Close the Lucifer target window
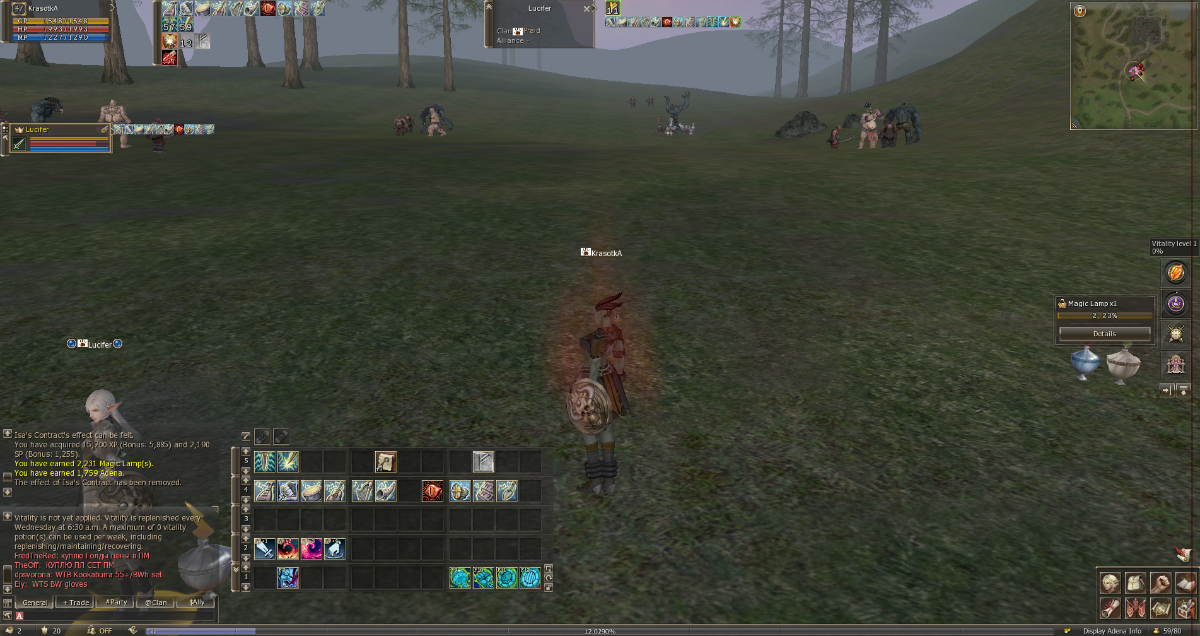 click(586, 8)
